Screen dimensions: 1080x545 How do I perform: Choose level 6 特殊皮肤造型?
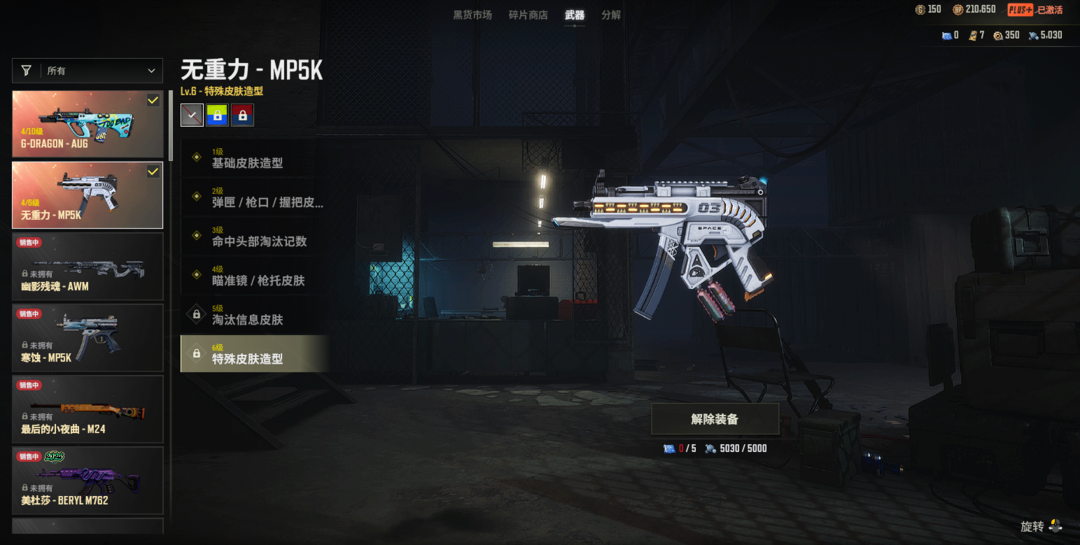coord(254,354)
